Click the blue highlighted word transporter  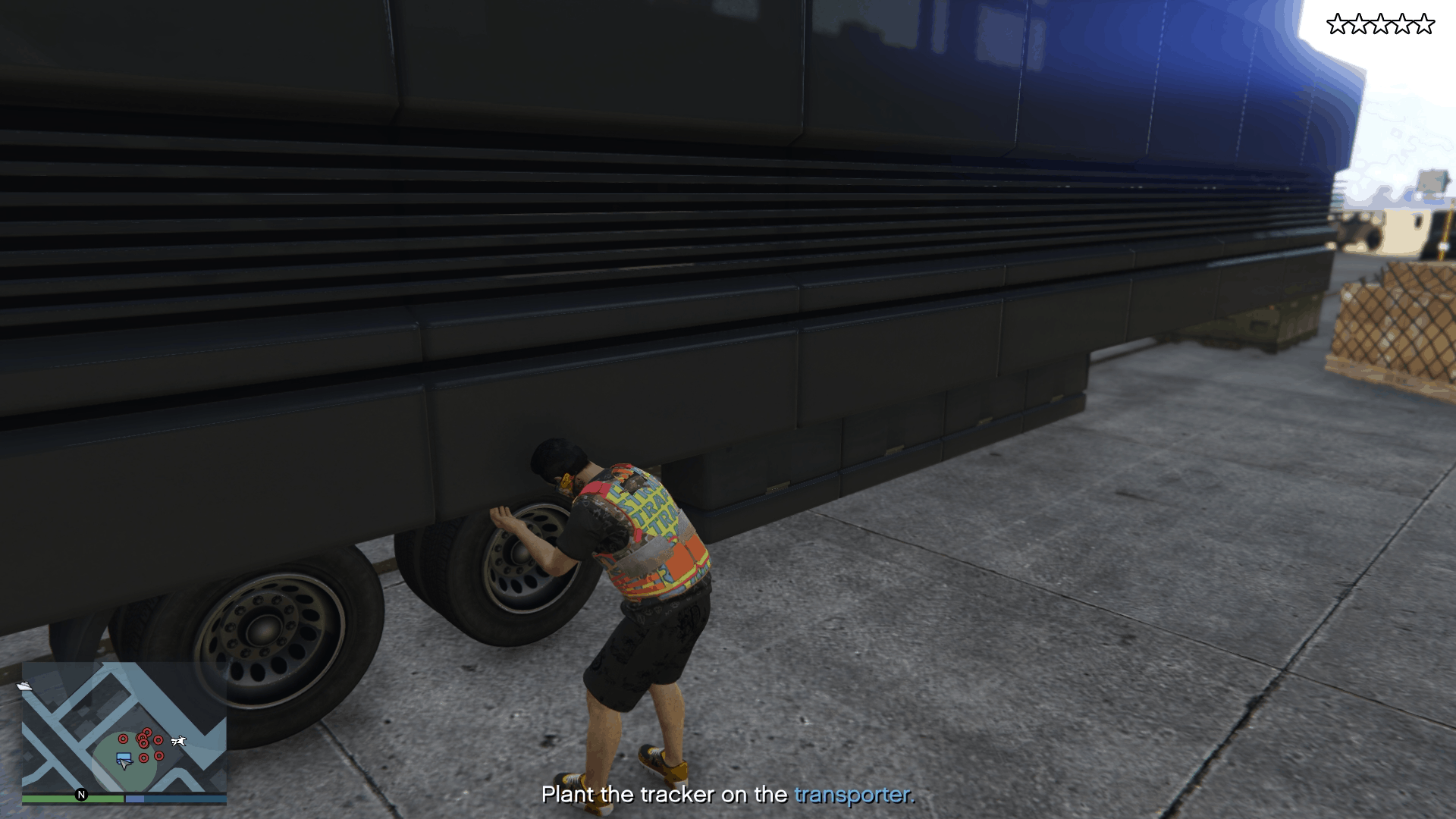pyautogui.click(x=852, y=796)
